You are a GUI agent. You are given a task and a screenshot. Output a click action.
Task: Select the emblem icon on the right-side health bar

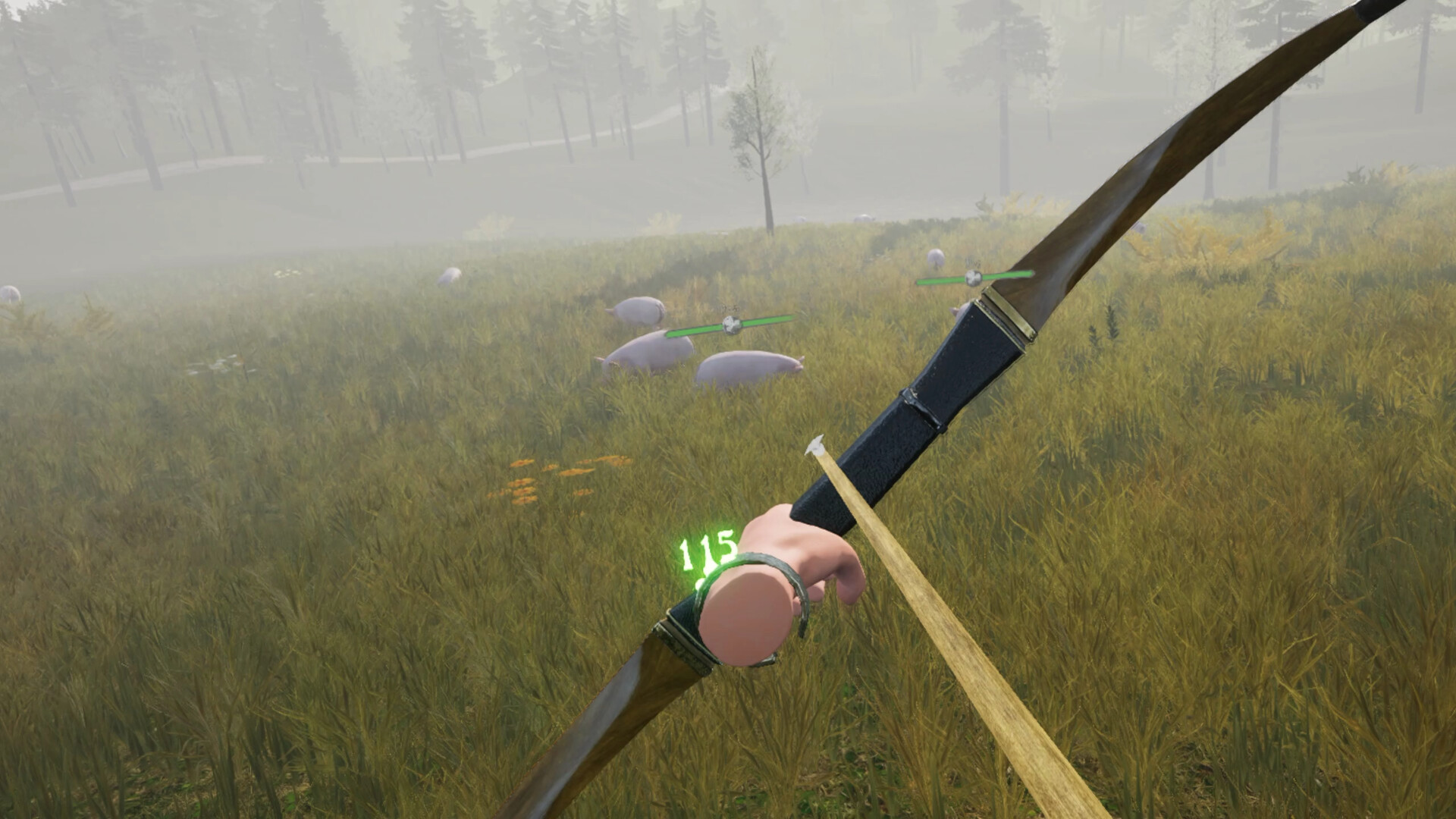pyautogui.click(x=974, y=278)
